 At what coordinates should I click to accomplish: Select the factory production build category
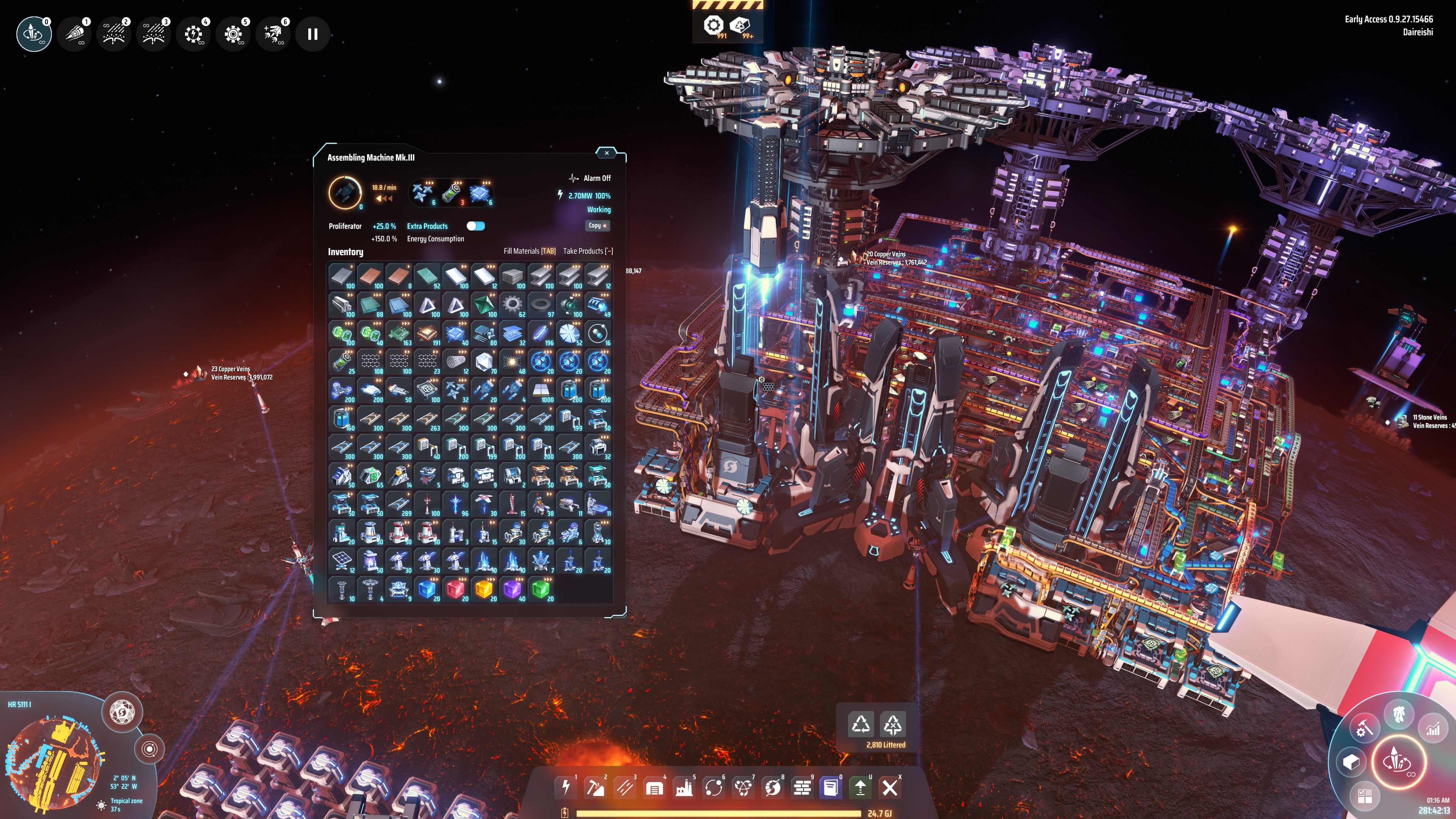[684, 787]
